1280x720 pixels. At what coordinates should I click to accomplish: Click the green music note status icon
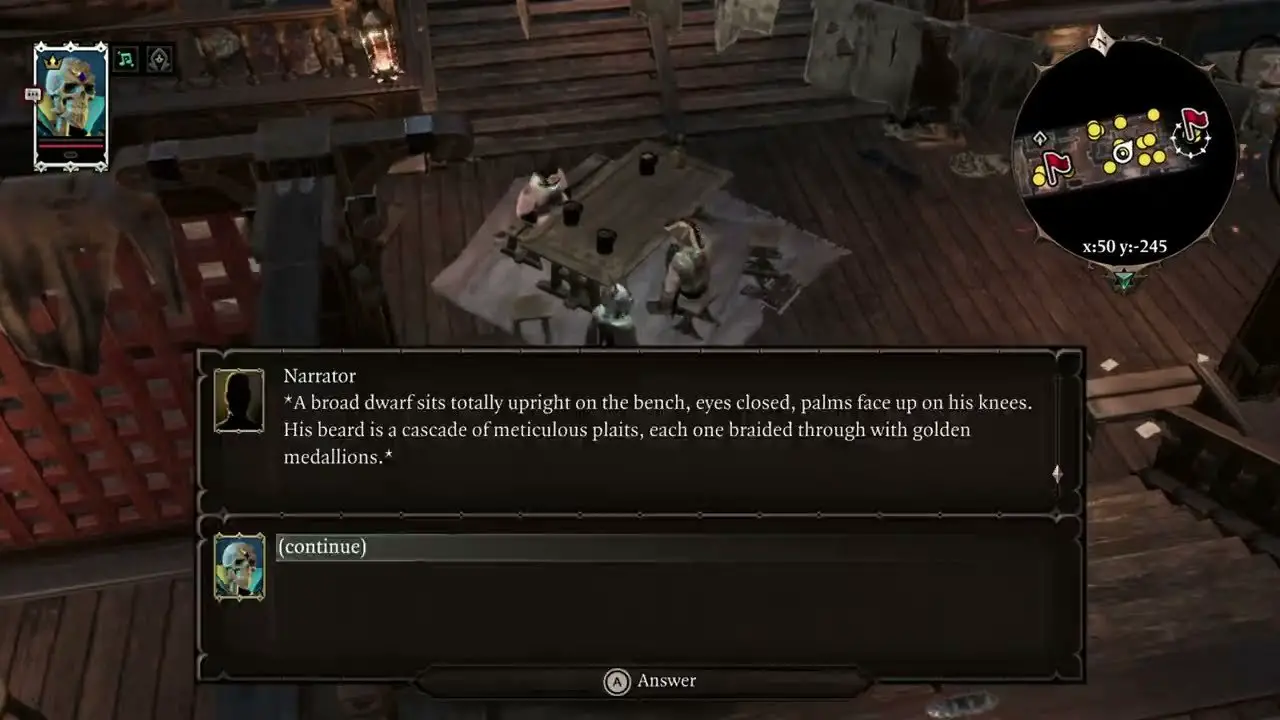[126, 59]
